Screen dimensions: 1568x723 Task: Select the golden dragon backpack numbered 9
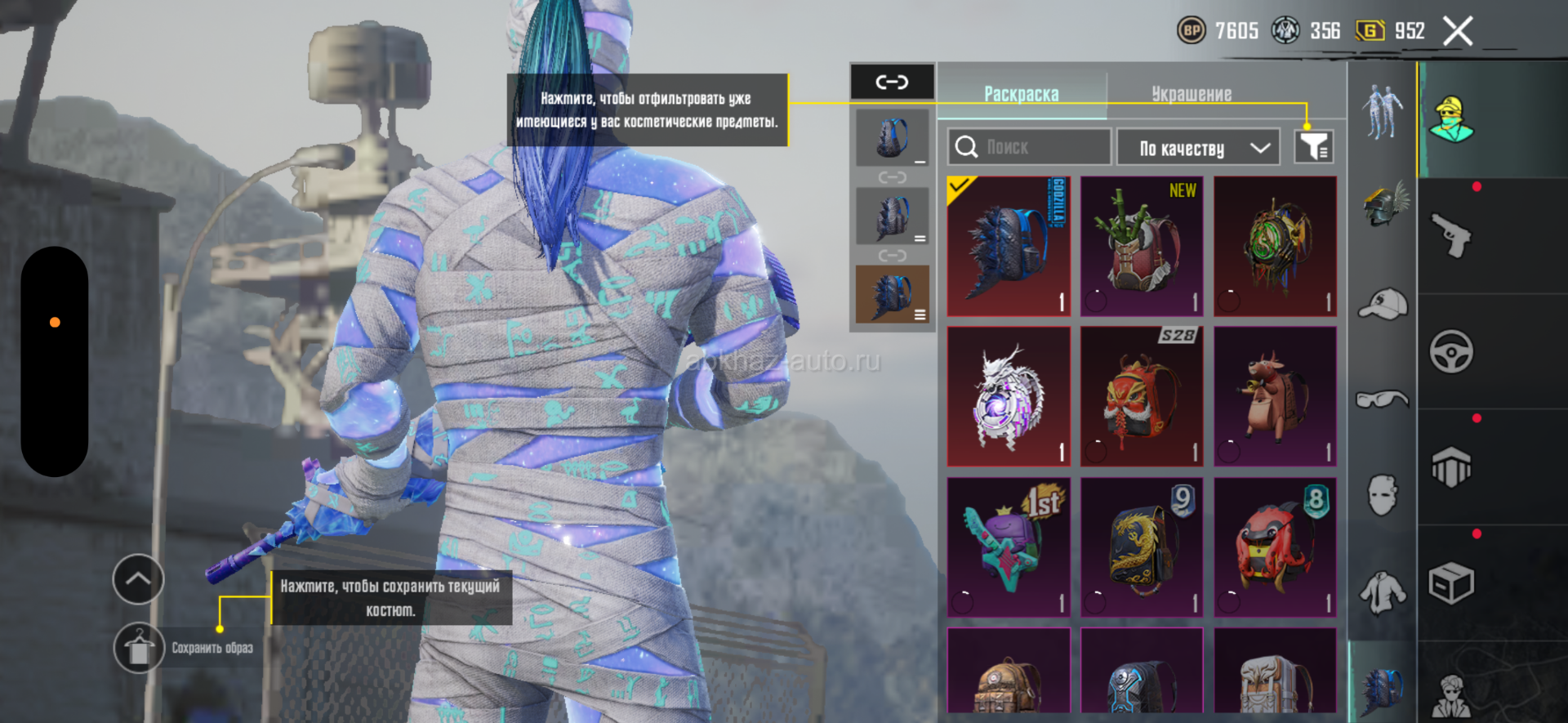[x=1142, y=547]
